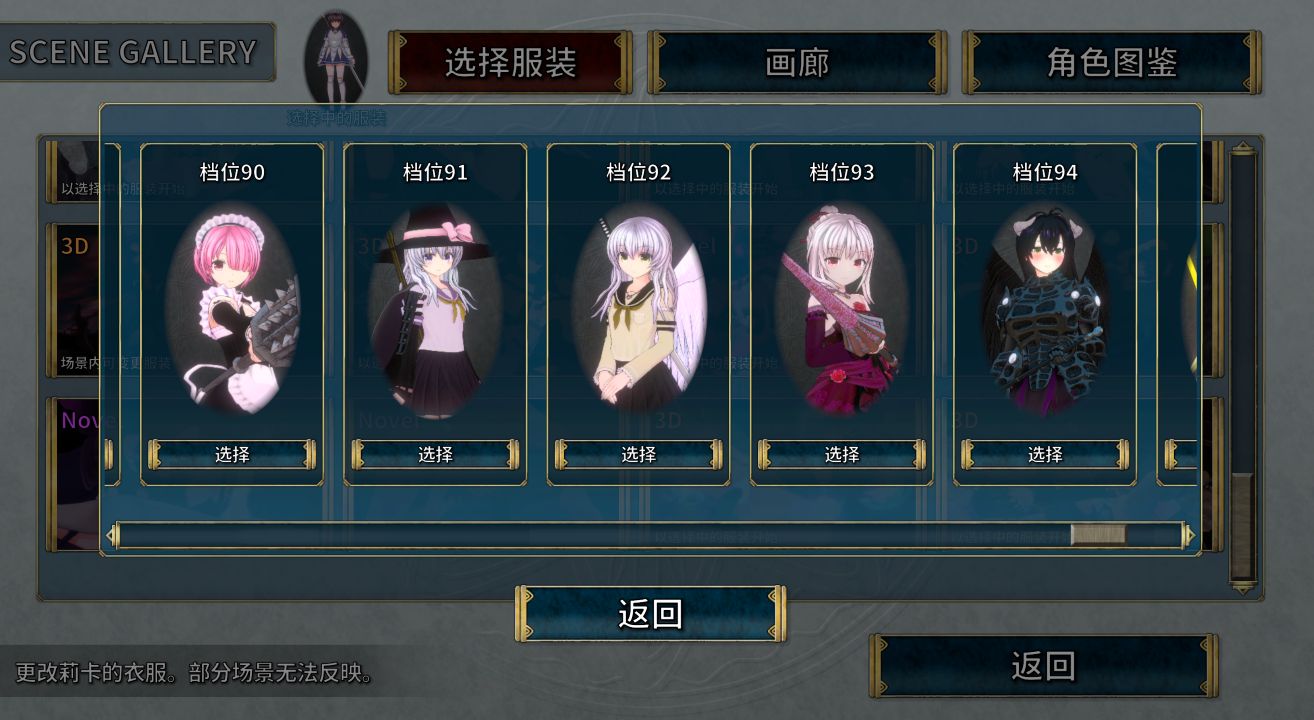Click the 返回 button below the costume panel

650,613
